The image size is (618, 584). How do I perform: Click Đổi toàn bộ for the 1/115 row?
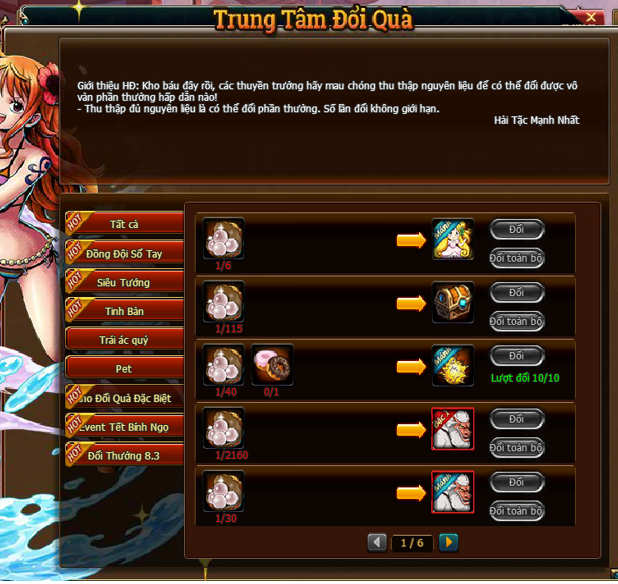[516, 322]
